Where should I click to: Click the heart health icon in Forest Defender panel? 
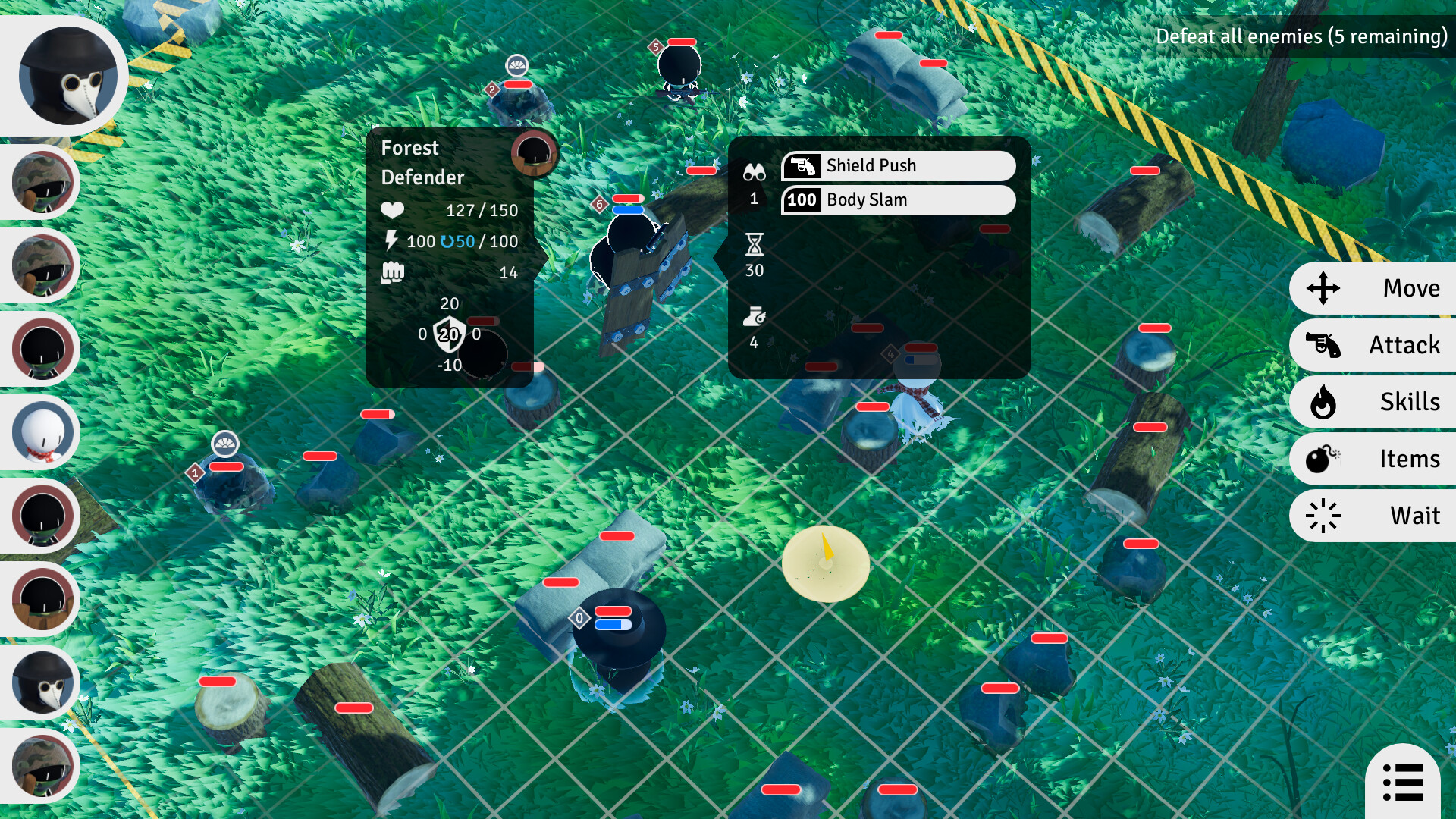[x=394, y=211]
